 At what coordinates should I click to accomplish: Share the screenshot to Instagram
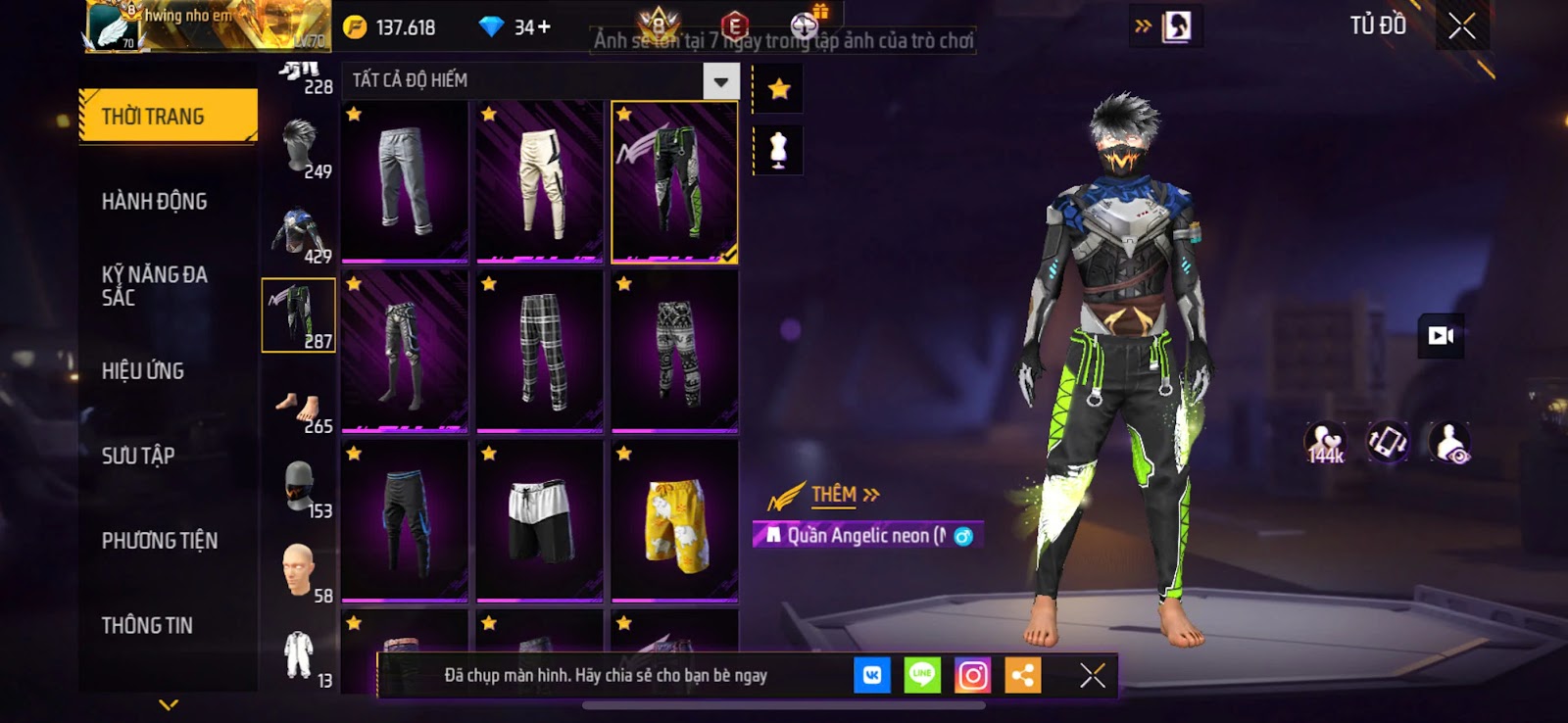point(972,676)
